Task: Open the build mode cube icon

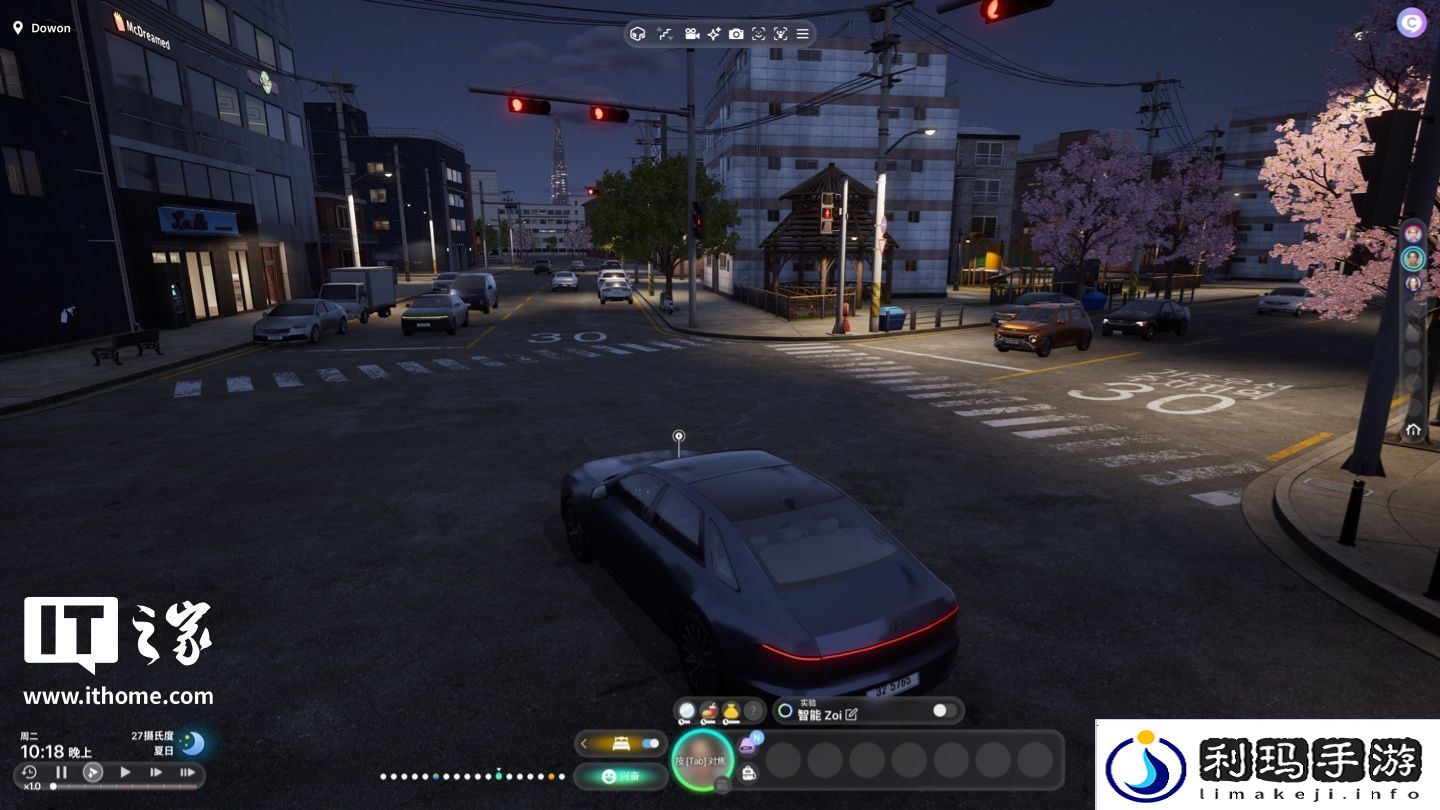Action: pos(638,34)
